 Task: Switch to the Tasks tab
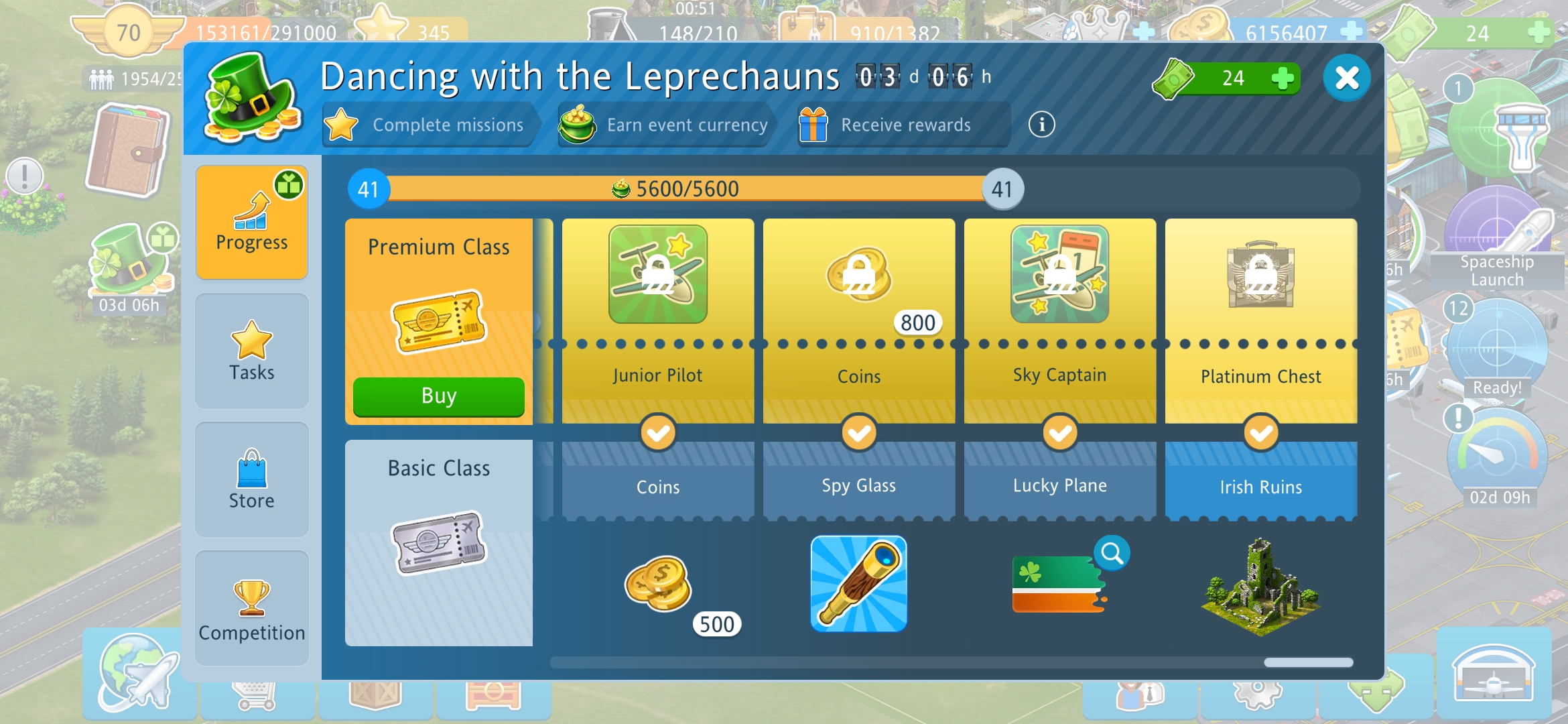251,351
